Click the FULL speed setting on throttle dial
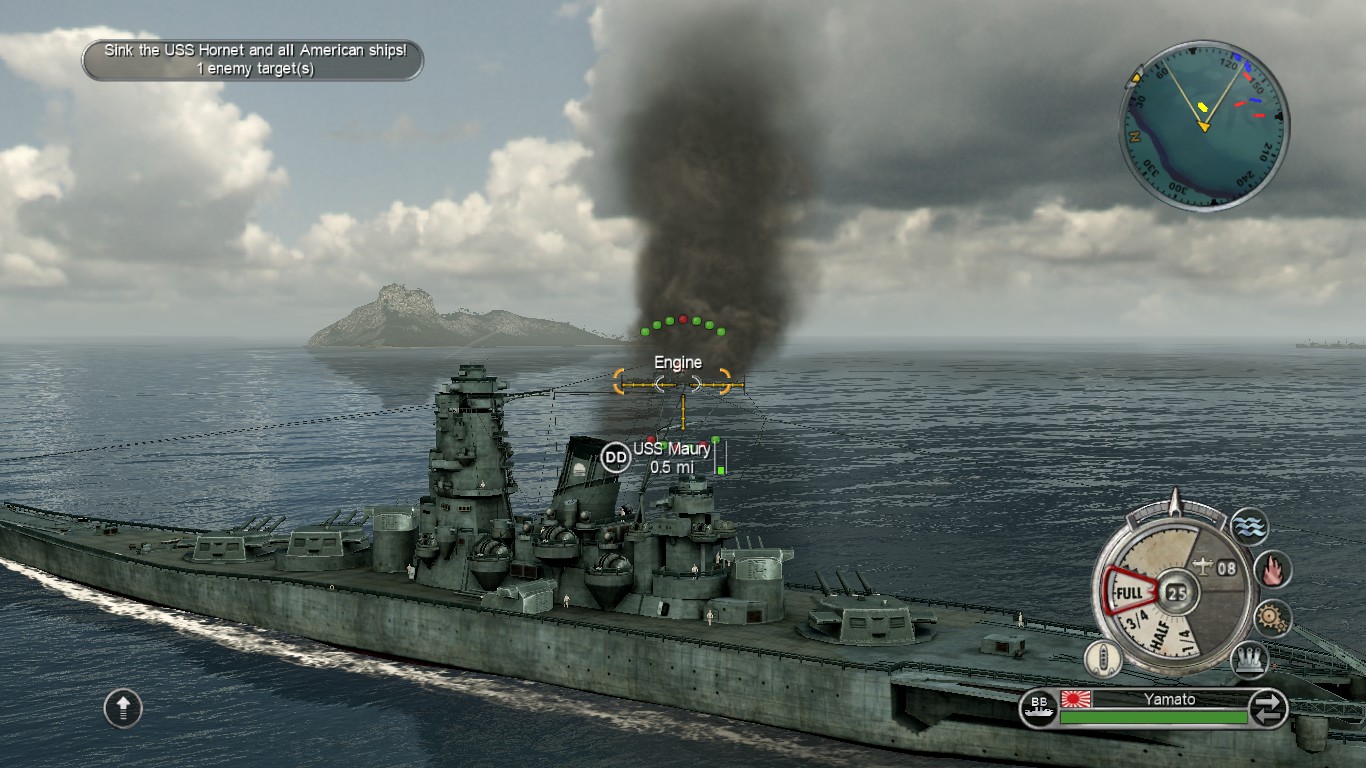1366x768 pixels. pos(1129,591)
